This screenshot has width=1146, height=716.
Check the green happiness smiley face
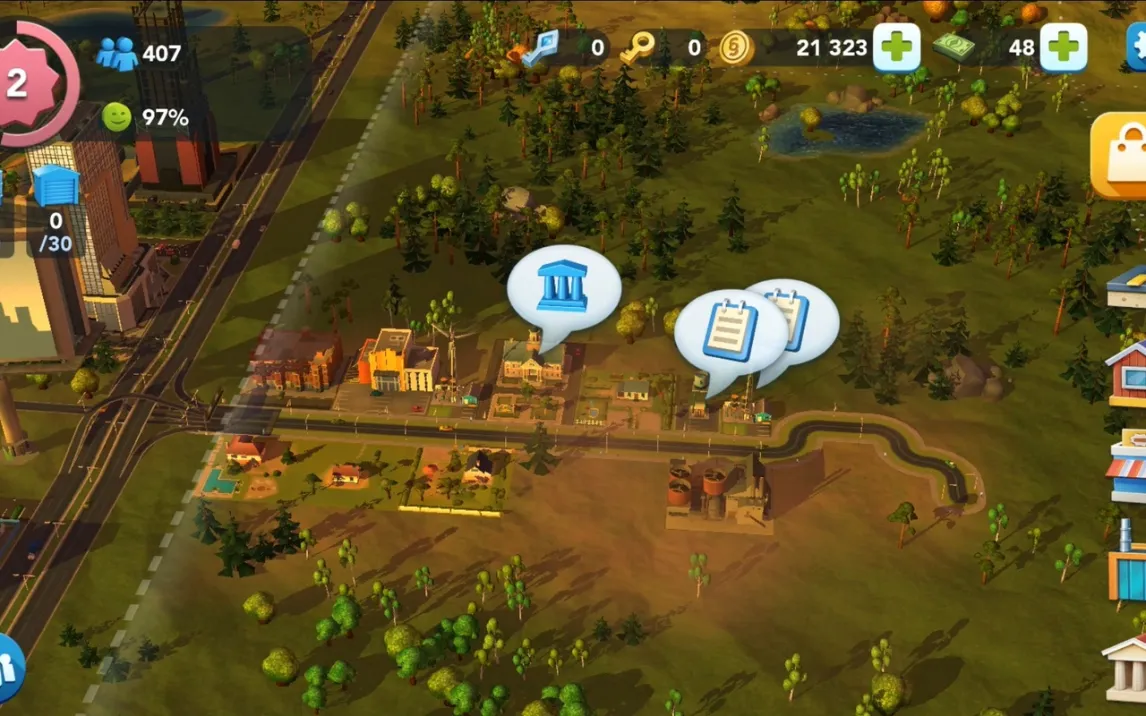pos(117,117)
